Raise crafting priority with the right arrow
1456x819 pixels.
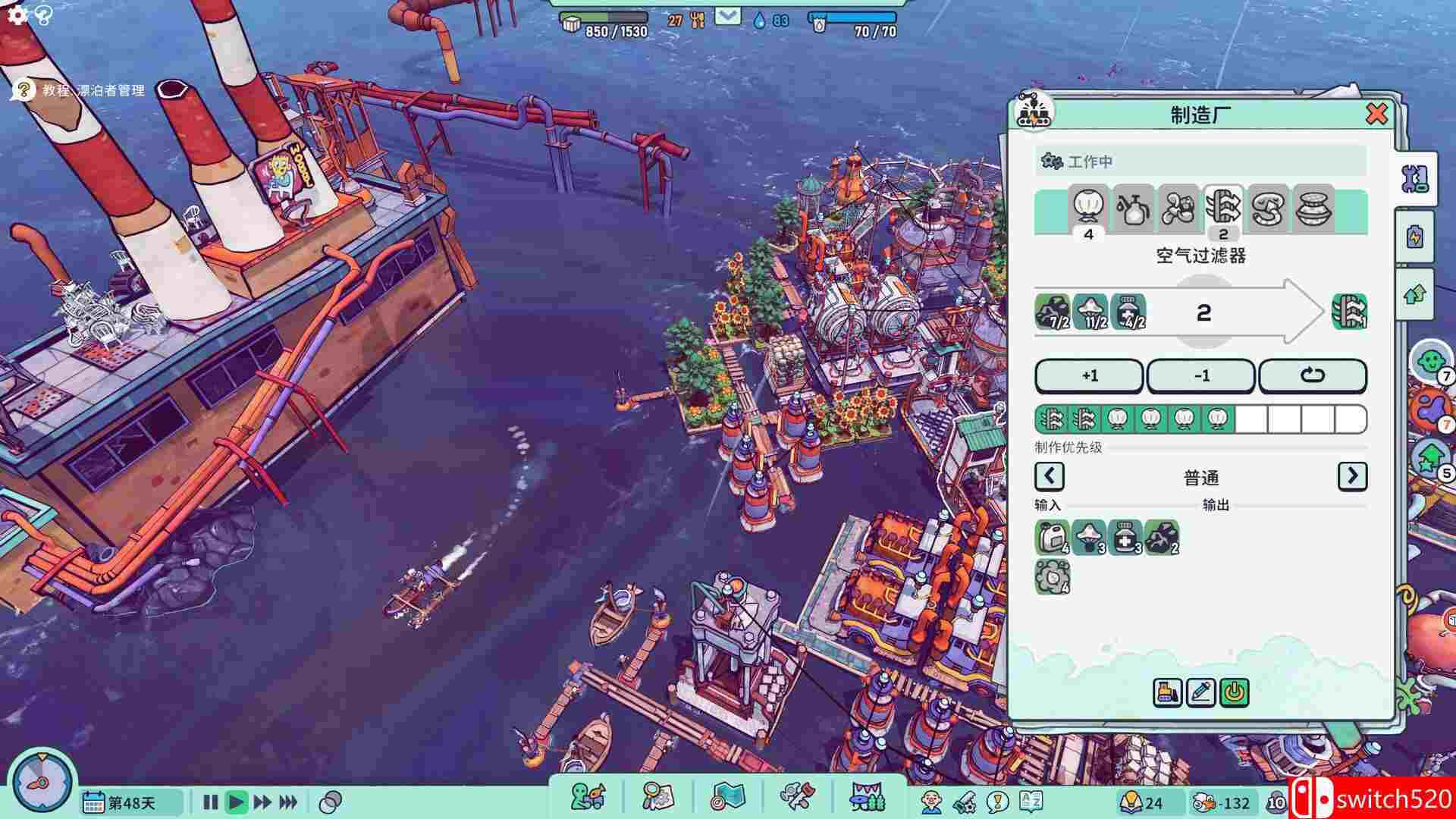(x=1352, y=476)
